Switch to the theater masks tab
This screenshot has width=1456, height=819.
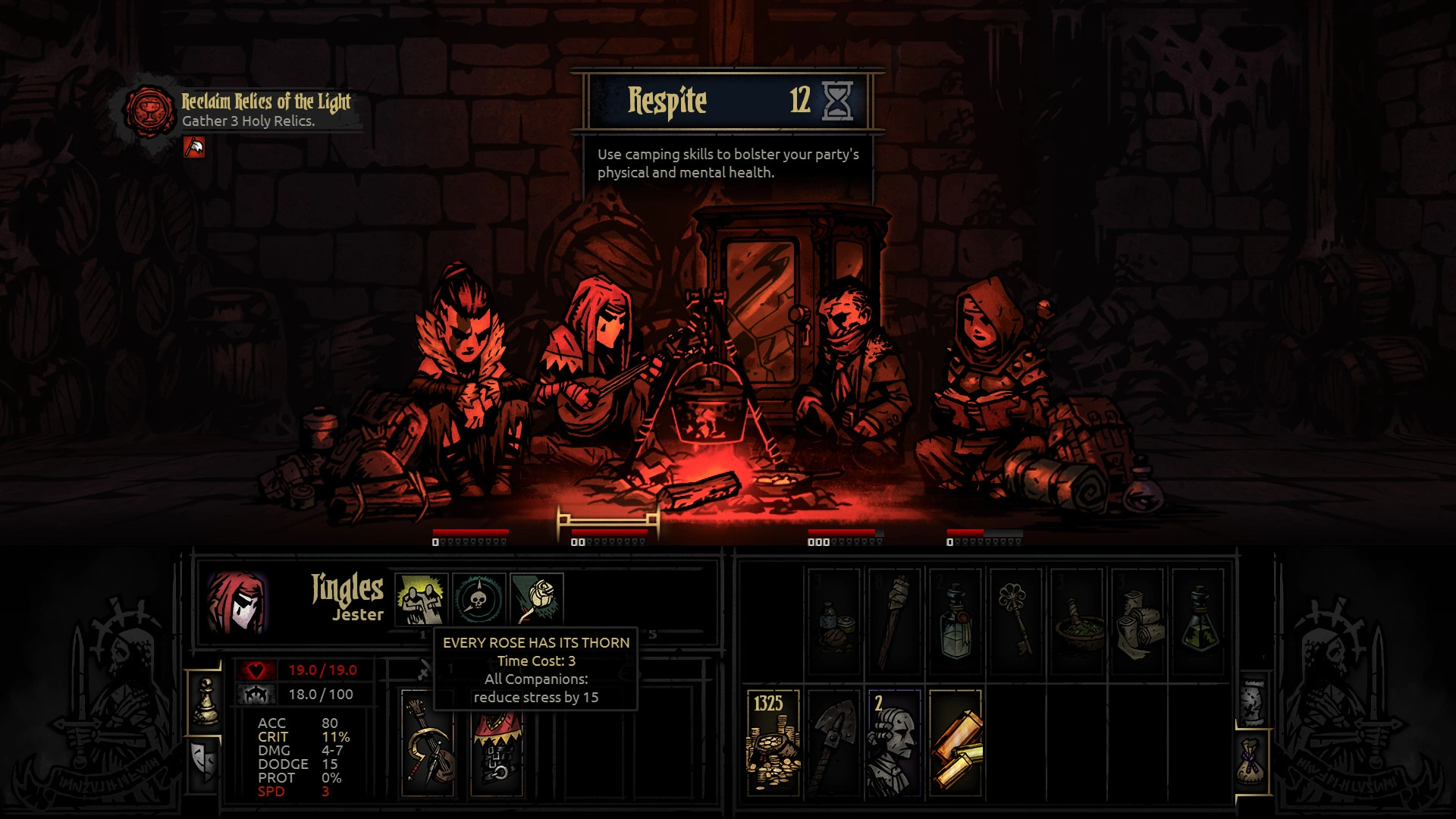coord(204,761)
